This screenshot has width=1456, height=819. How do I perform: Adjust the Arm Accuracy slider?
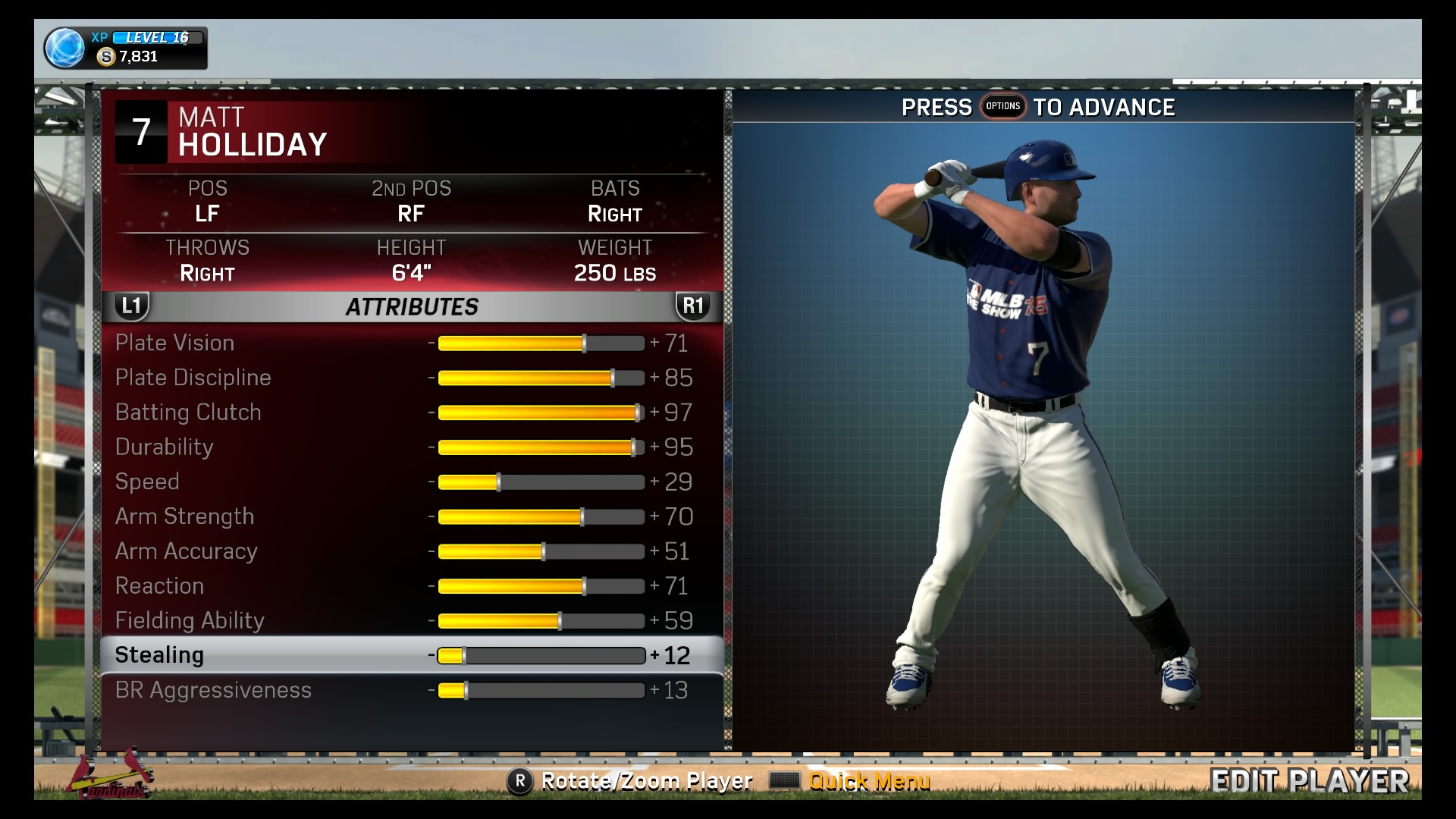[541, 552]
